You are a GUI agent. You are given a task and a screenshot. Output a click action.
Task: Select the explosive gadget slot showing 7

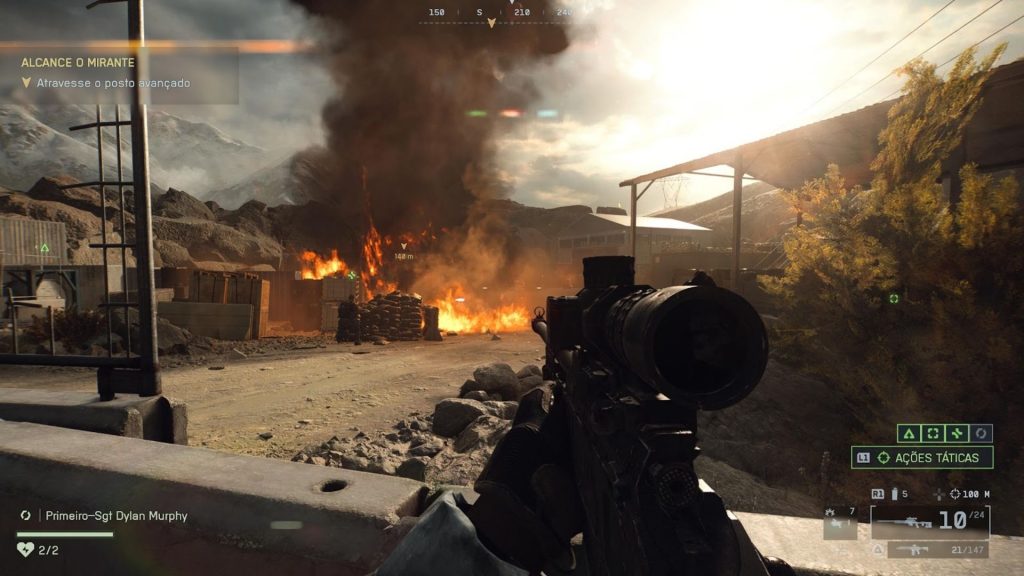tap(840, 522)
